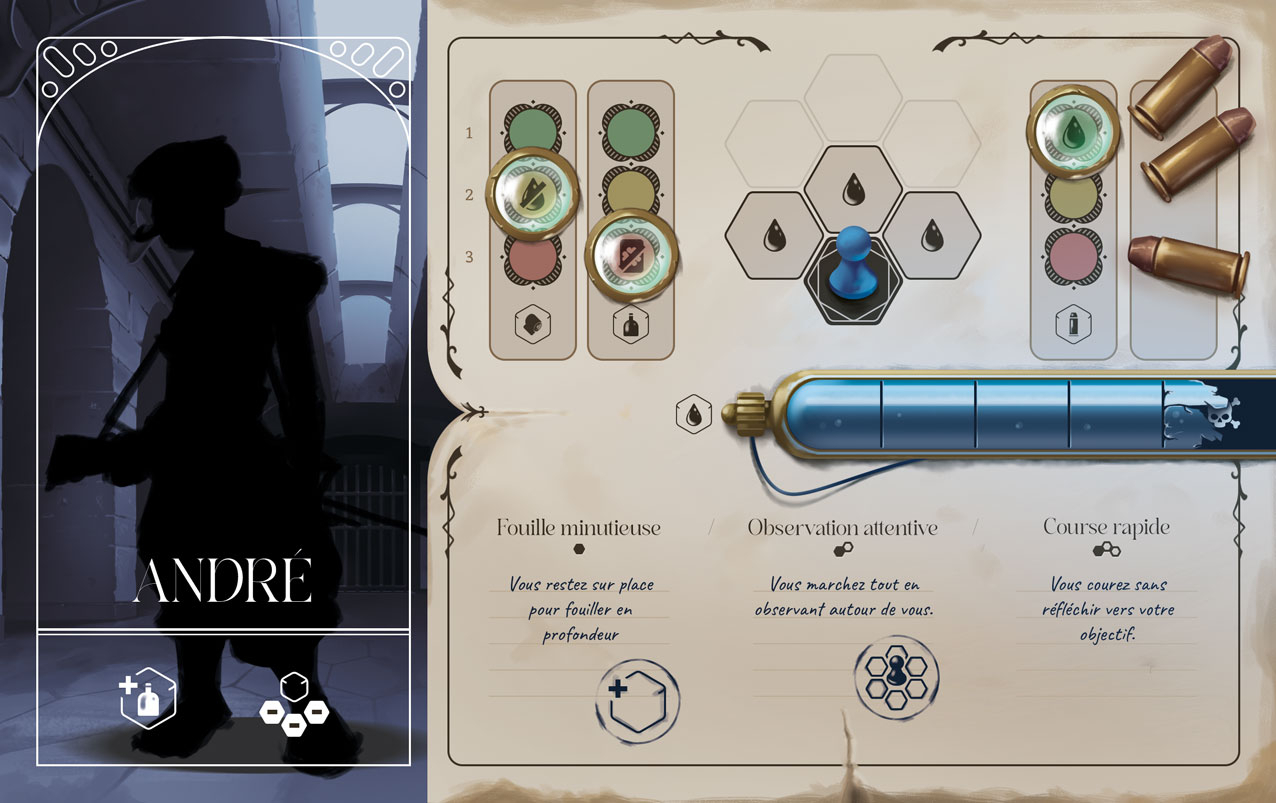Choose the Observation attentive action
The image size is (1276, 803).
(x=842, y=528)
